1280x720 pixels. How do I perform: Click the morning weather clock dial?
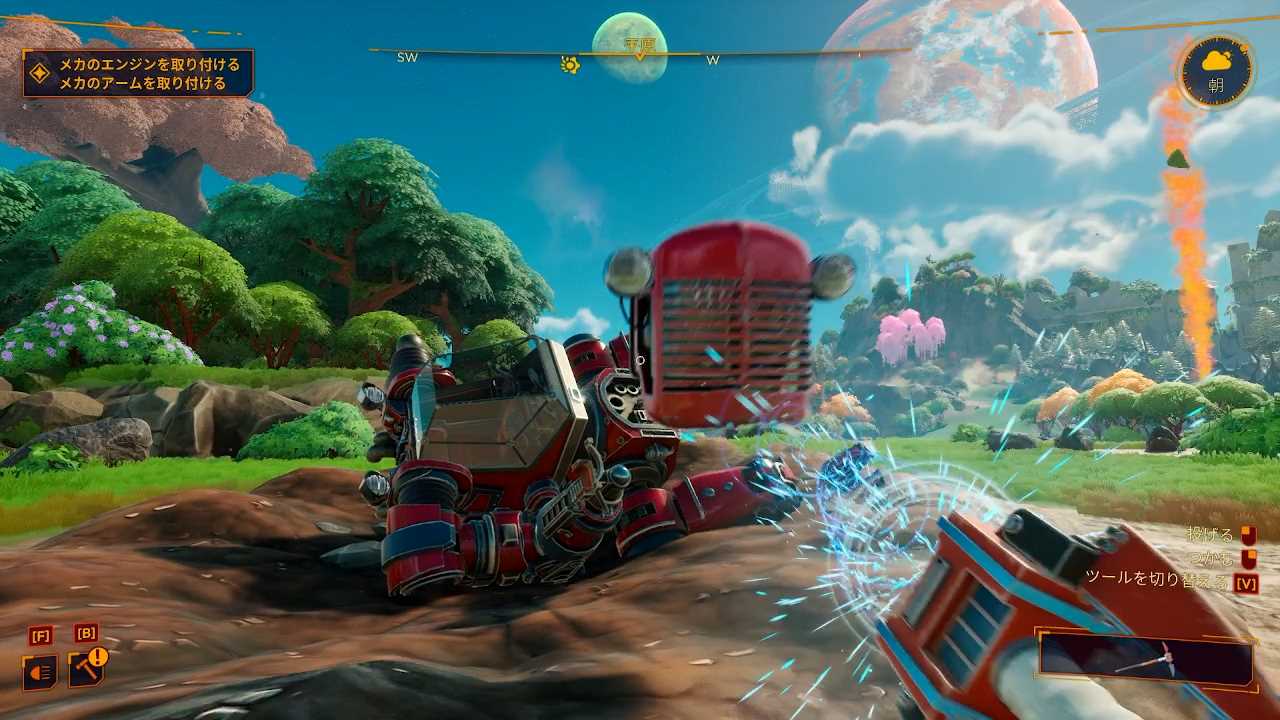point(1216,71)
